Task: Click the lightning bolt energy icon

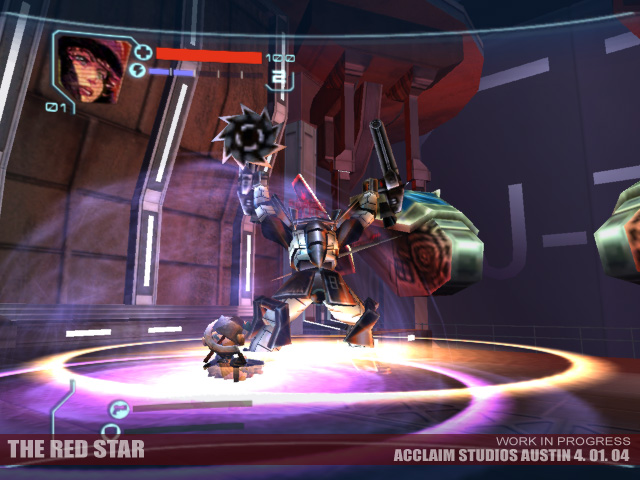Action: [x=138, y=71]
